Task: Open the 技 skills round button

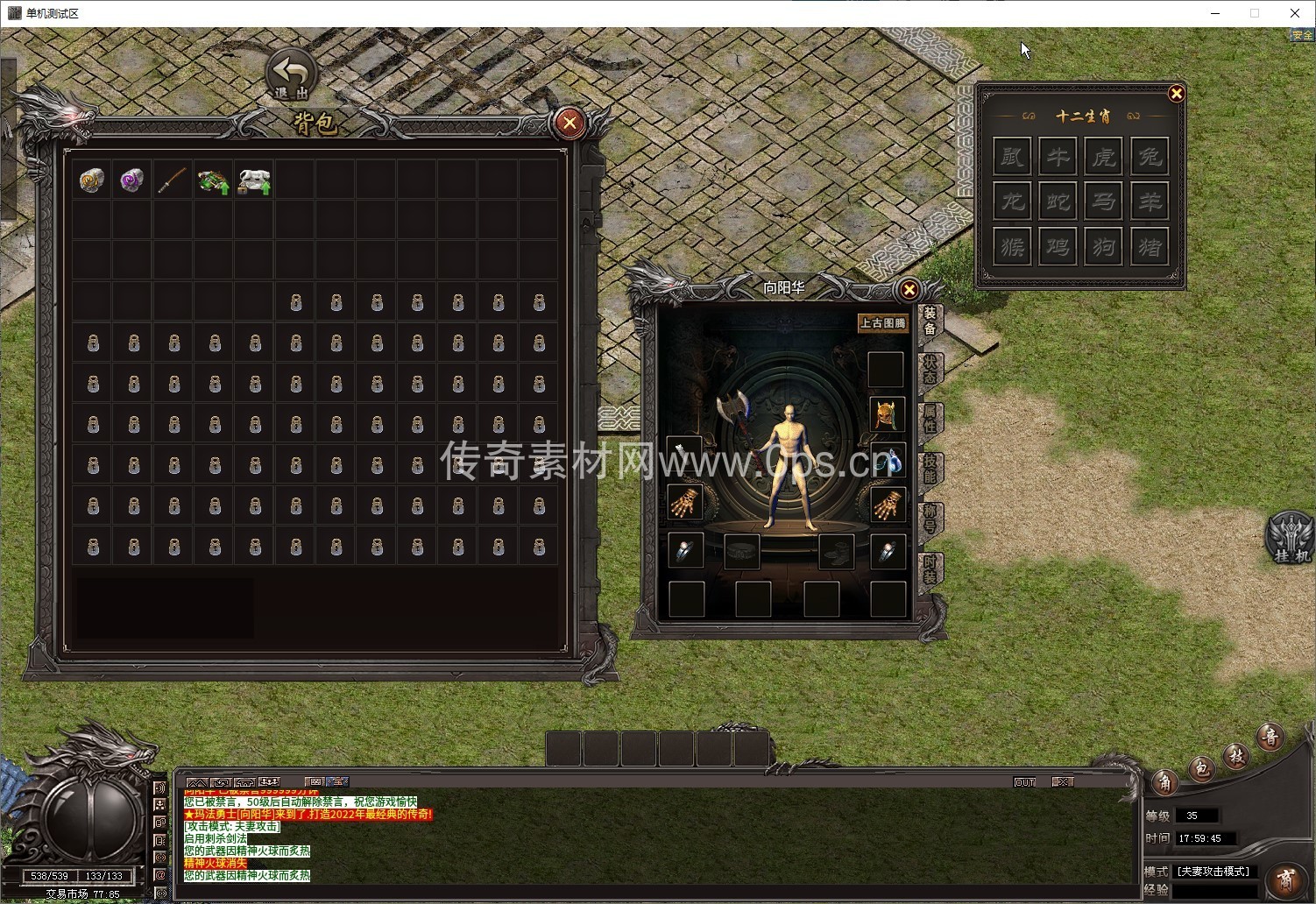Action: [x=1236, y=755]
